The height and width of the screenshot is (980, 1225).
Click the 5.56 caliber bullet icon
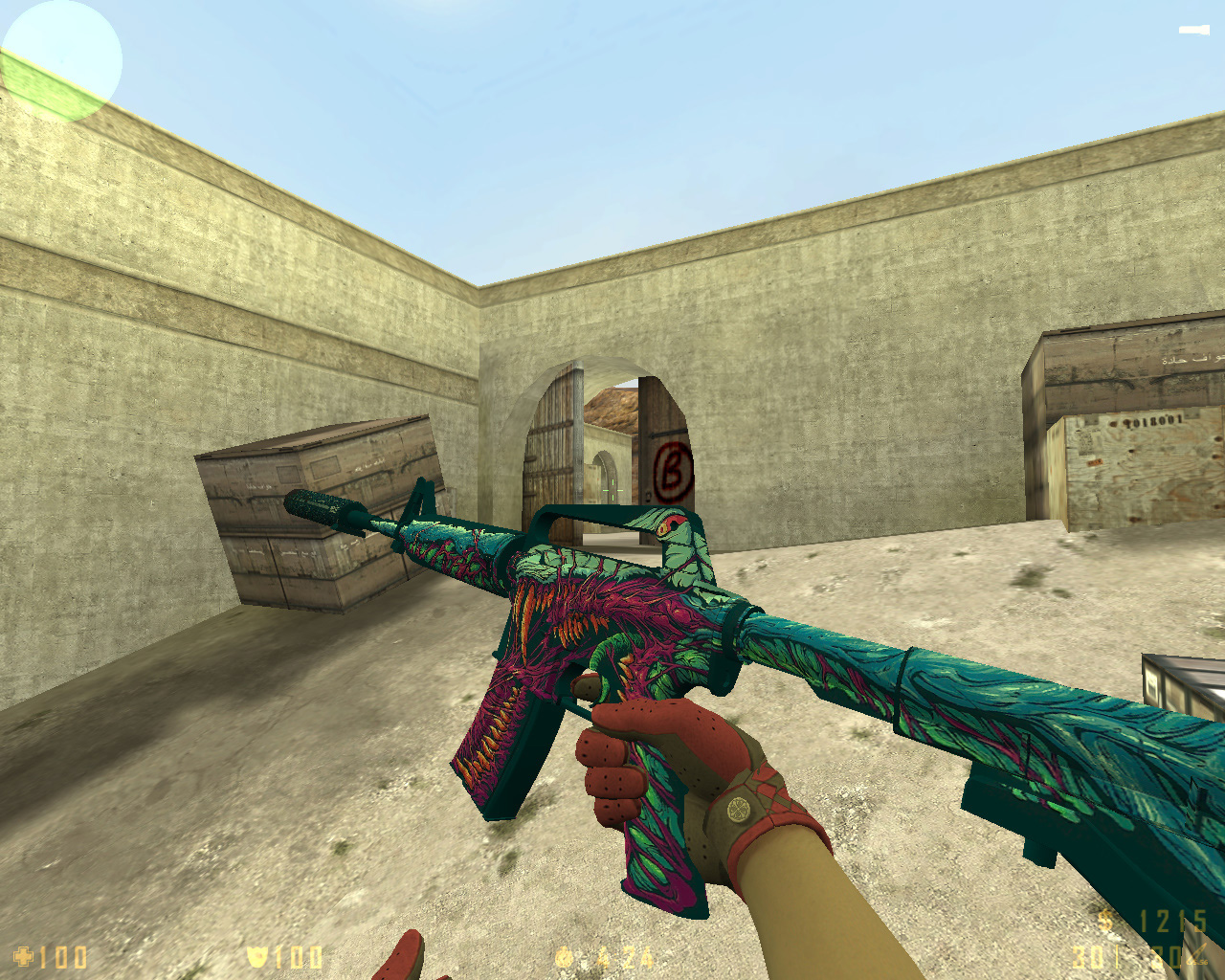(1198, 953)
